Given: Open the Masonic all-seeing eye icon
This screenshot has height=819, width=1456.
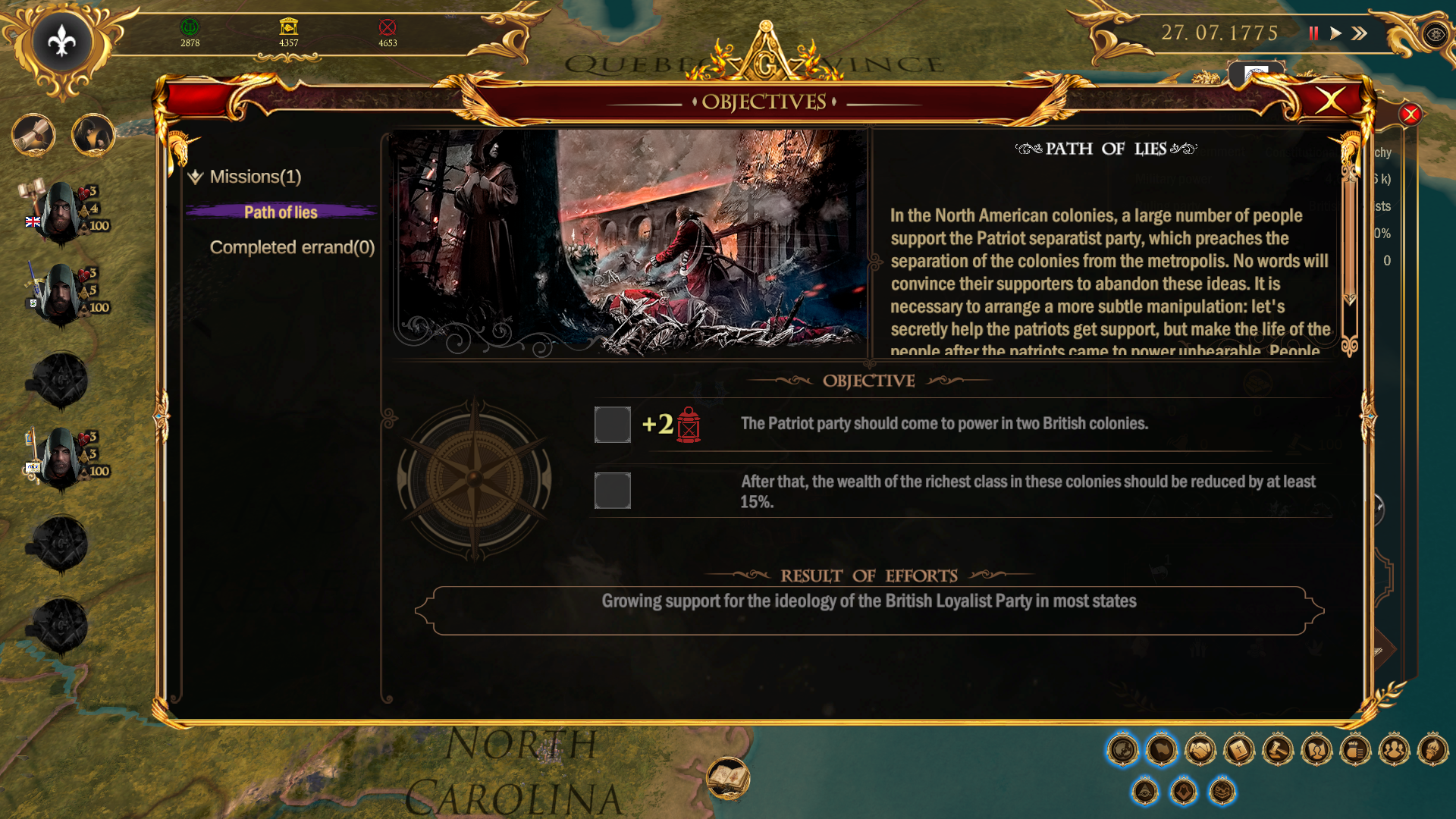Looking at the screenshot, I should pyautogui.click(x=1146, y=790).
